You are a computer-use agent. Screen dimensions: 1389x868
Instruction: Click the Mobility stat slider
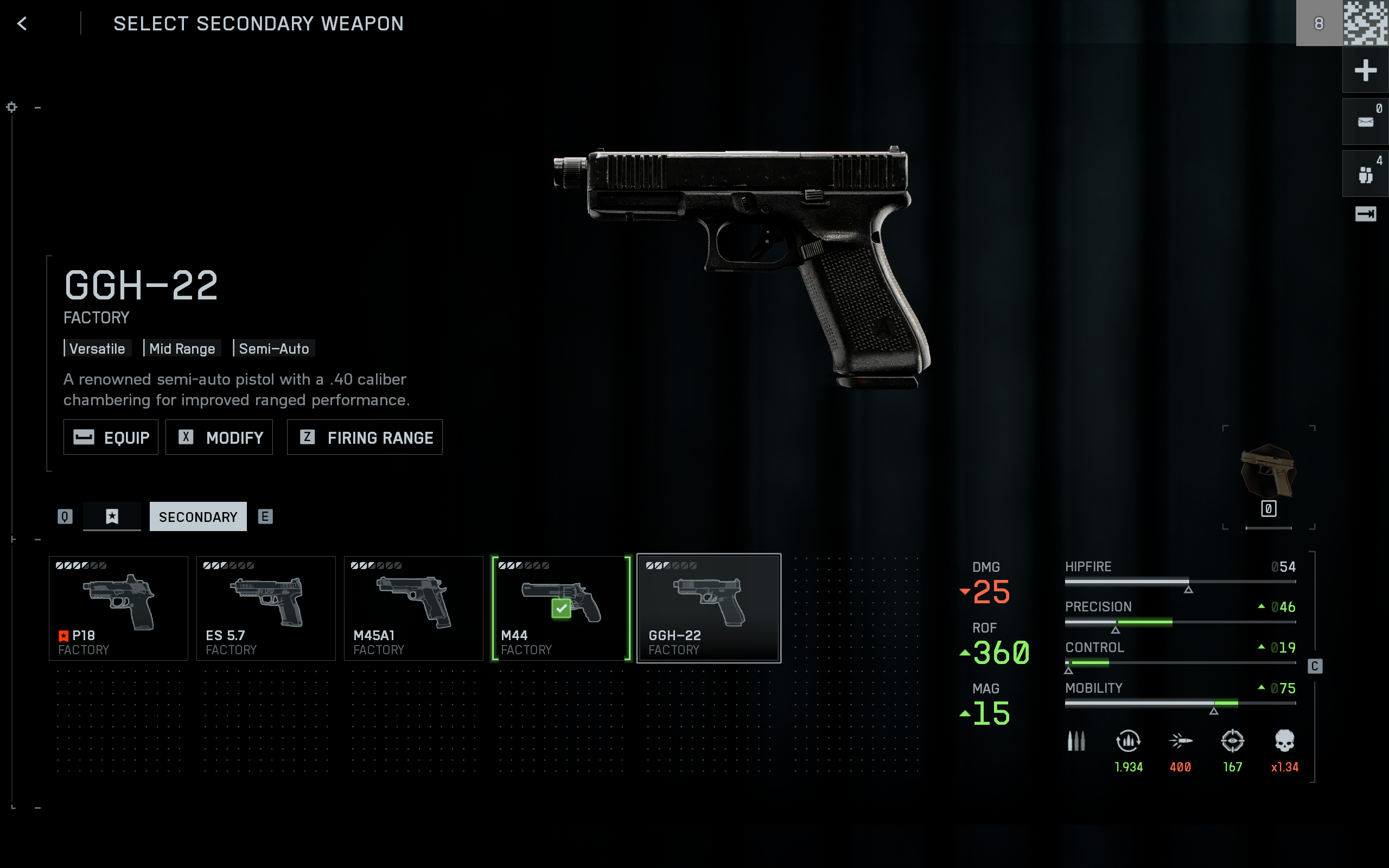(x=1180, y=701)
